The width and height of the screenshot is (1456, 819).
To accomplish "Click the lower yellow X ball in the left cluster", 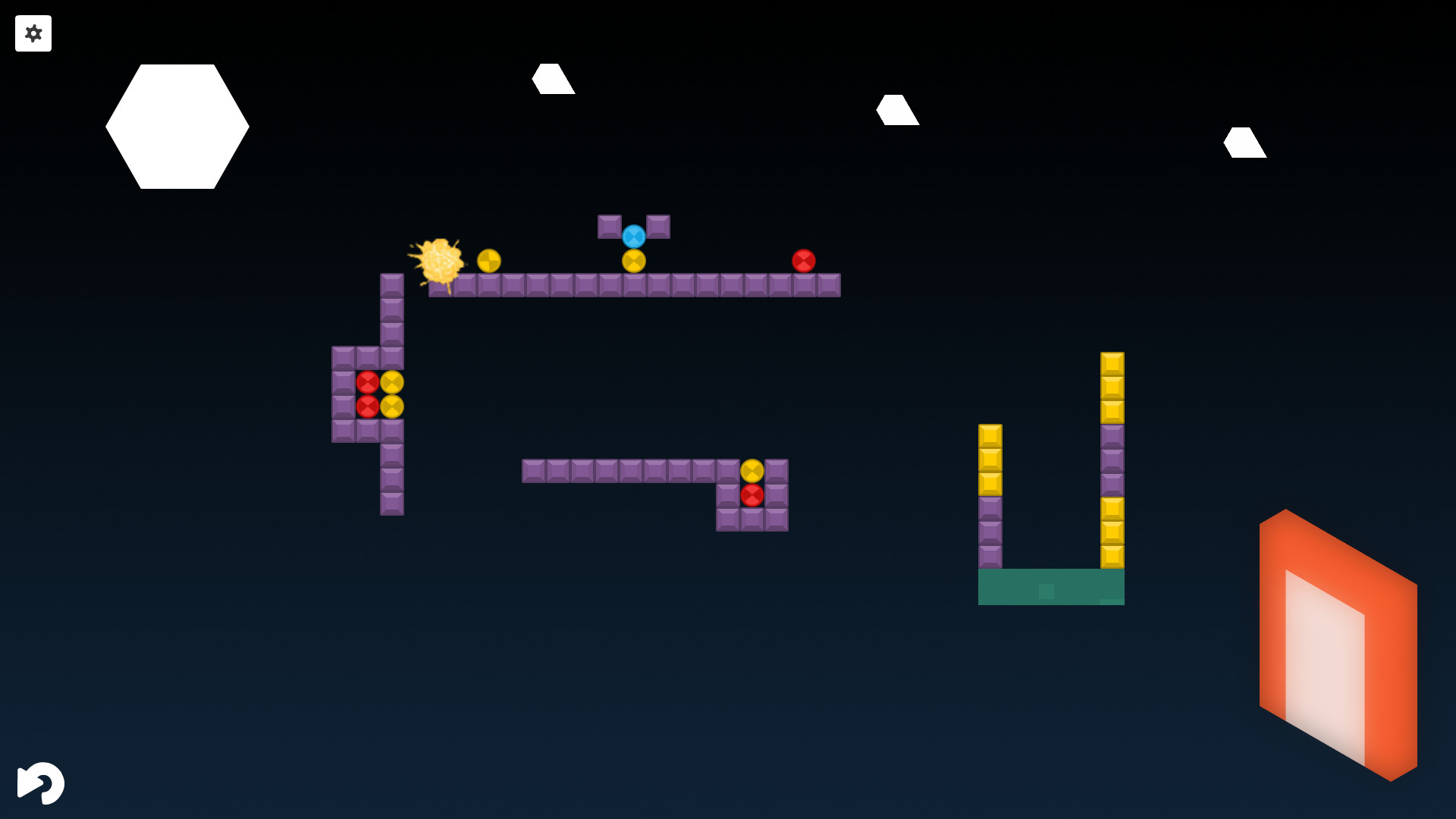I will coord(393,407).
